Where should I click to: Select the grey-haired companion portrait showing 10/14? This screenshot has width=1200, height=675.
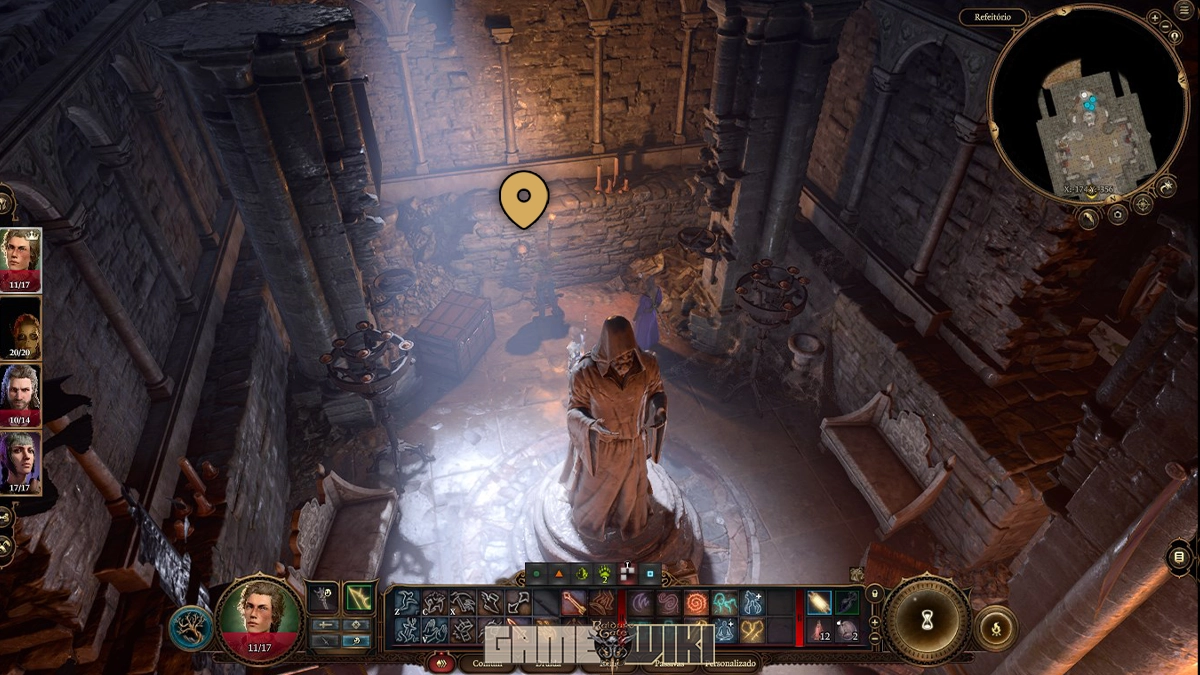coord(20,393)
